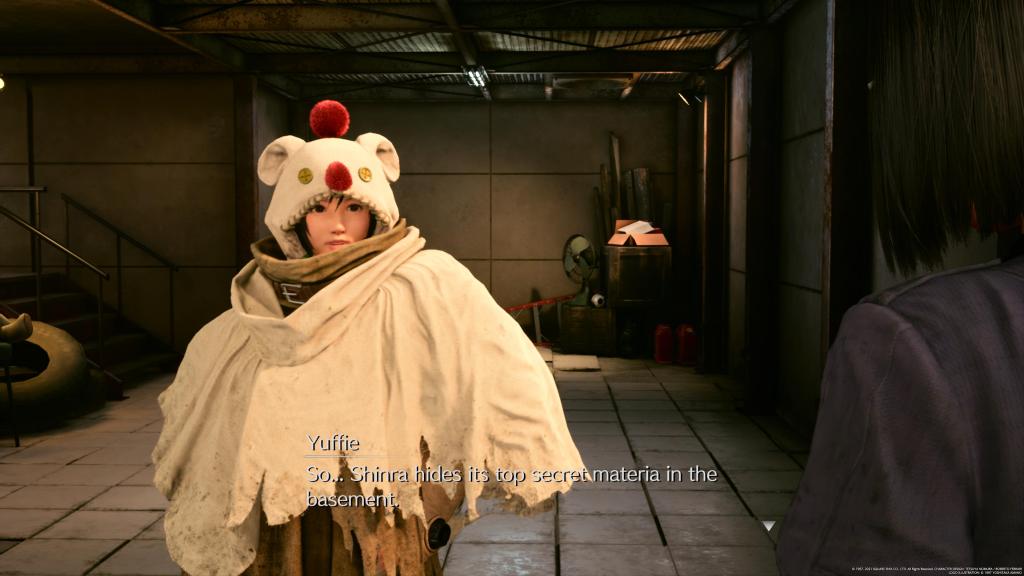Advance dialogue with the white arrow indicator
Image resolution: width=1024 pixels, height=576 pixels.
click(767, 525)
